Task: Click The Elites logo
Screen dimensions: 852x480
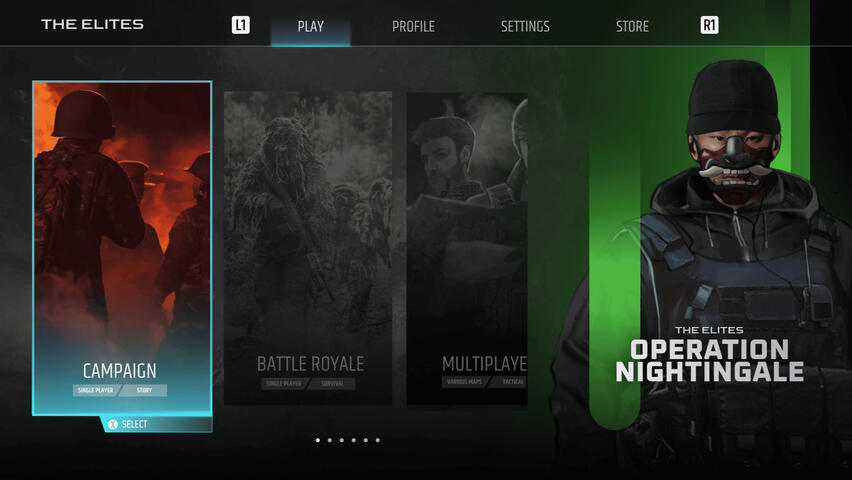Action: tap(92, 24)
